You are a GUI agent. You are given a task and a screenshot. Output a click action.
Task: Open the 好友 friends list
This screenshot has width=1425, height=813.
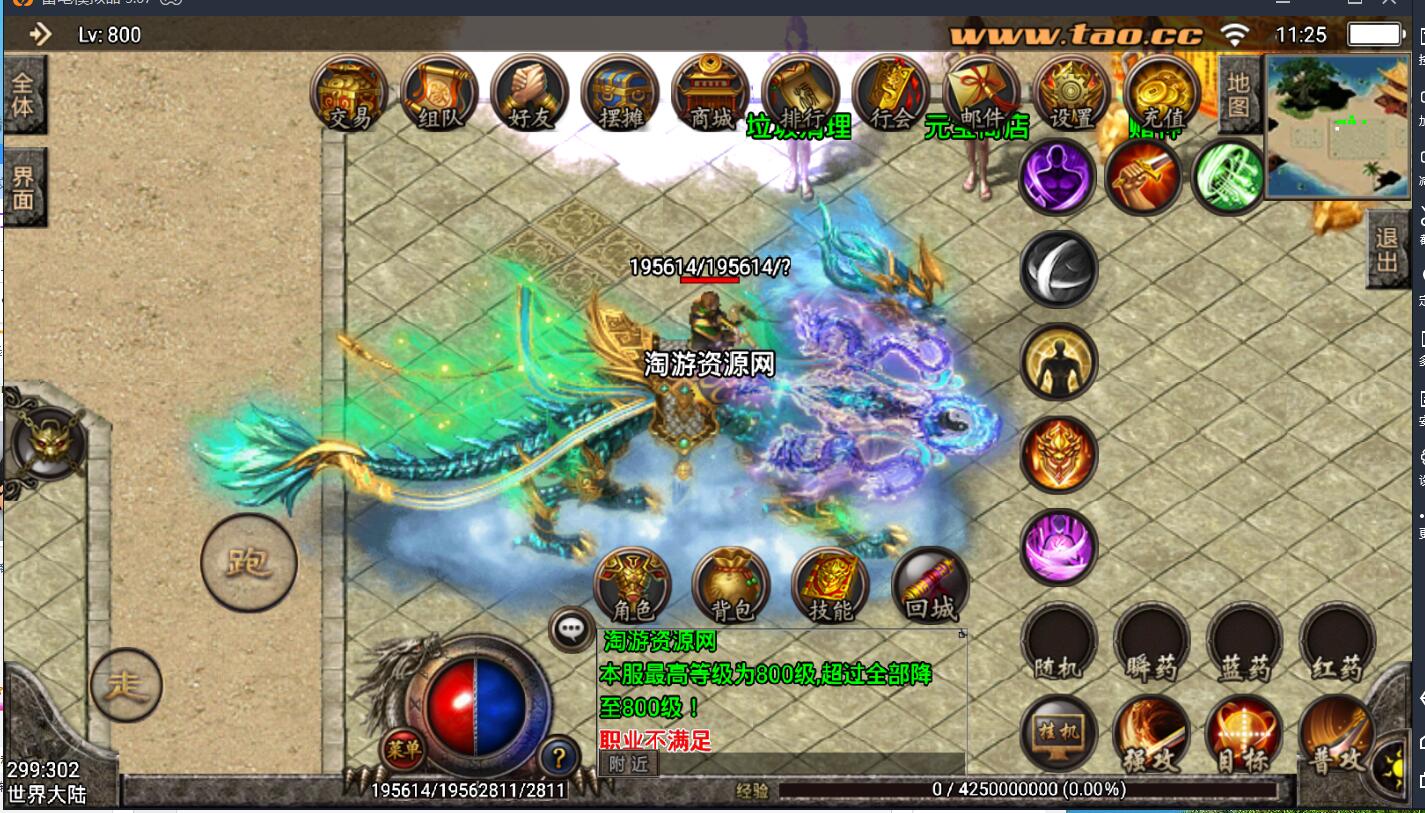click(x=530, y=94)
